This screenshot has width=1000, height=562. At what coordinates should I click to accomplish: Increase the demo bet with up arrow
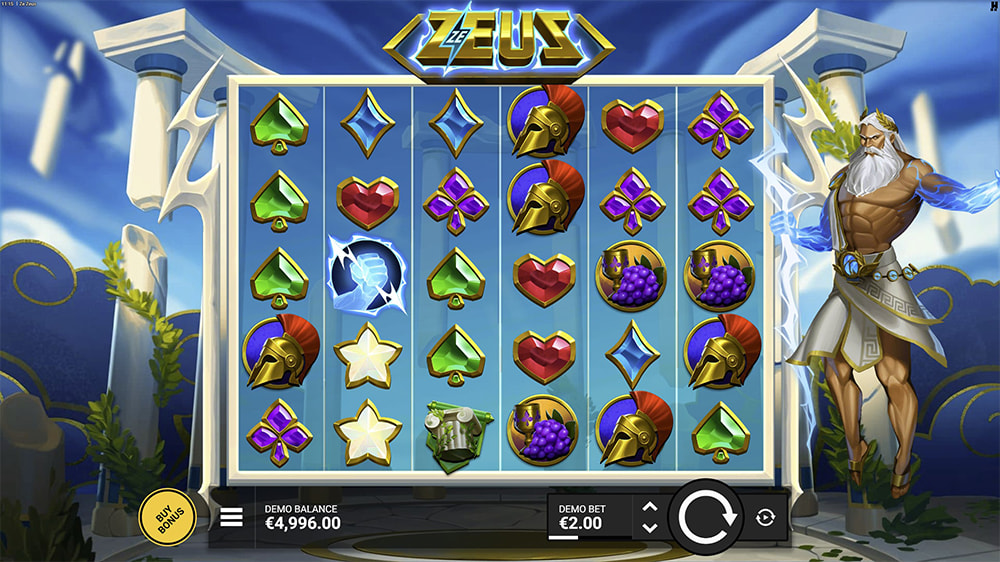649,507
